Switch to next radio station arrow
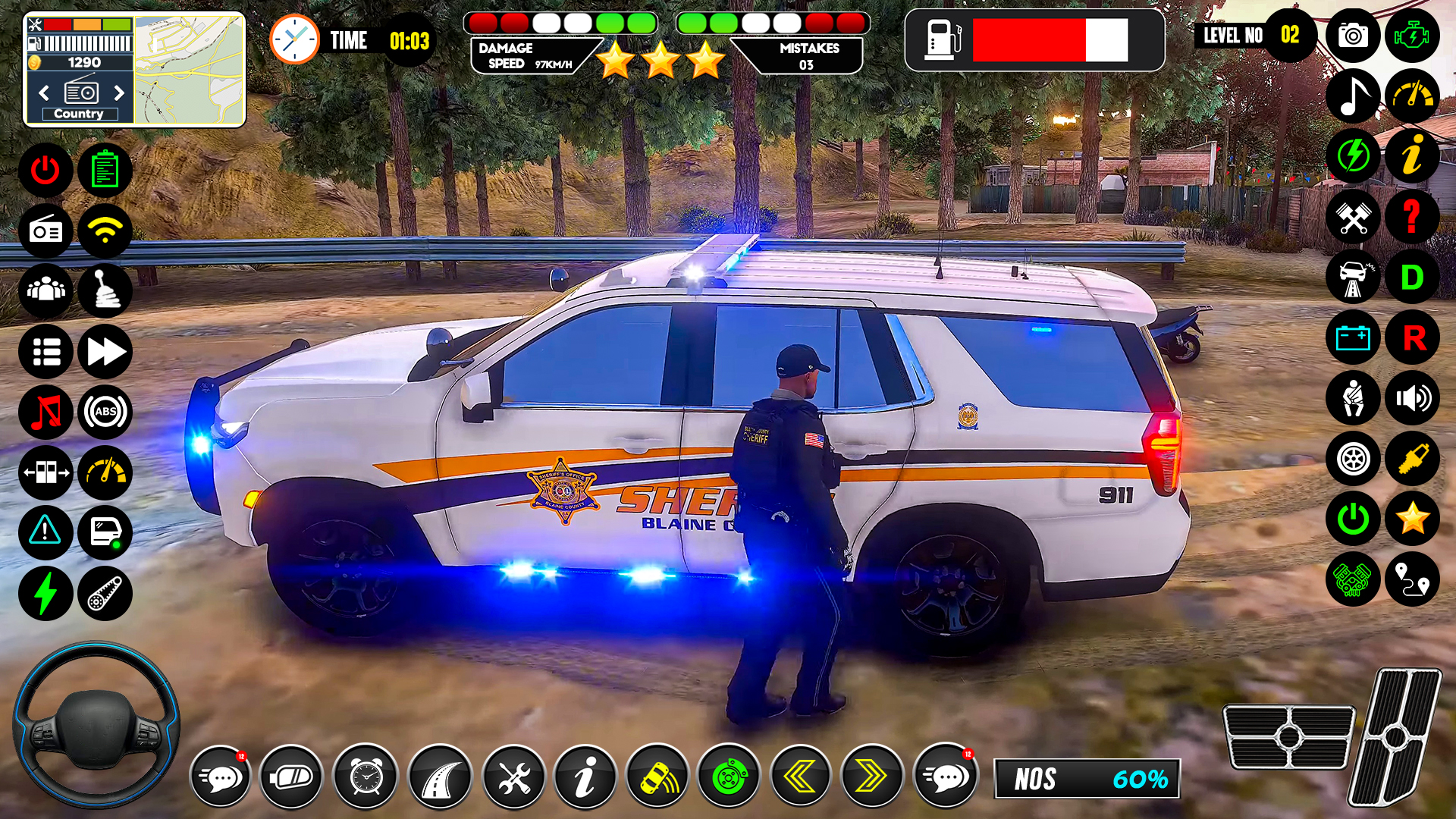This screenshot has height=819, width=1456. (x=118, y=93)
